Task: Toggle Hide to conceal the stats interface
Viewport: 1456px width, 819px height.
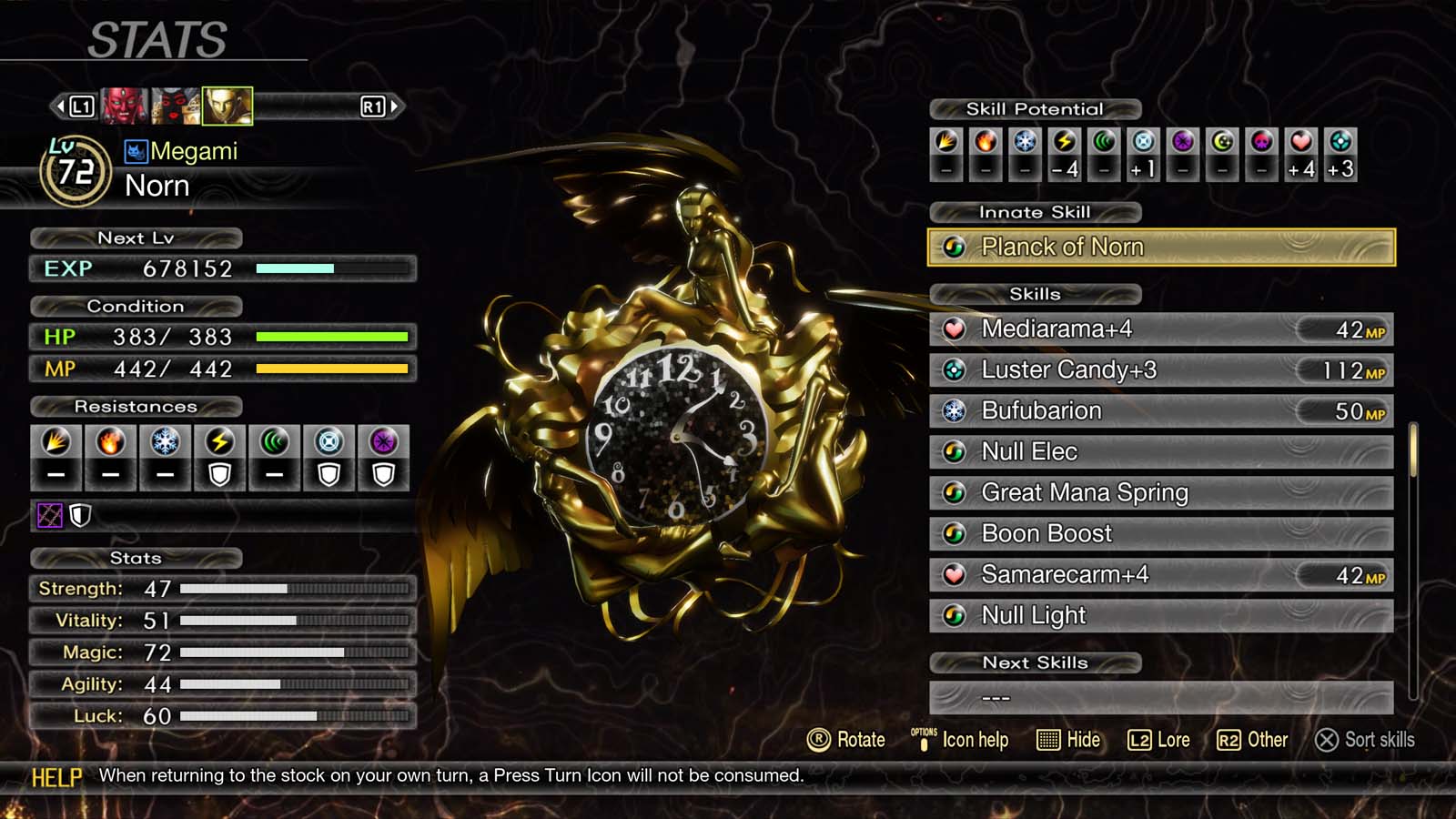Action: [x=1069, y=740]
